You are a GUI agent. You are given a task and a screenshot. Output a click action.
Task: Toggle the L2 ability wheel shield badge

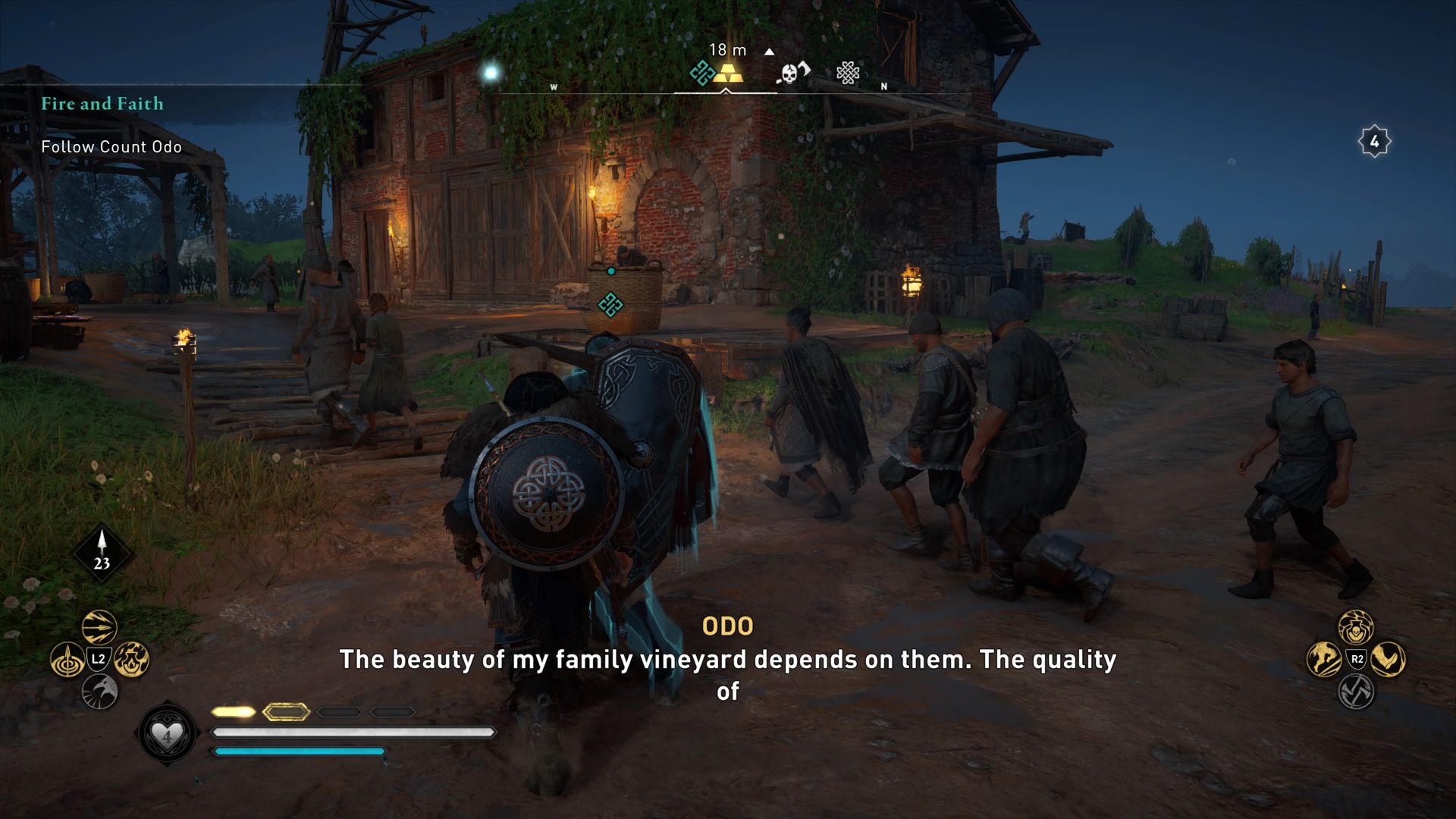(99, 658)
